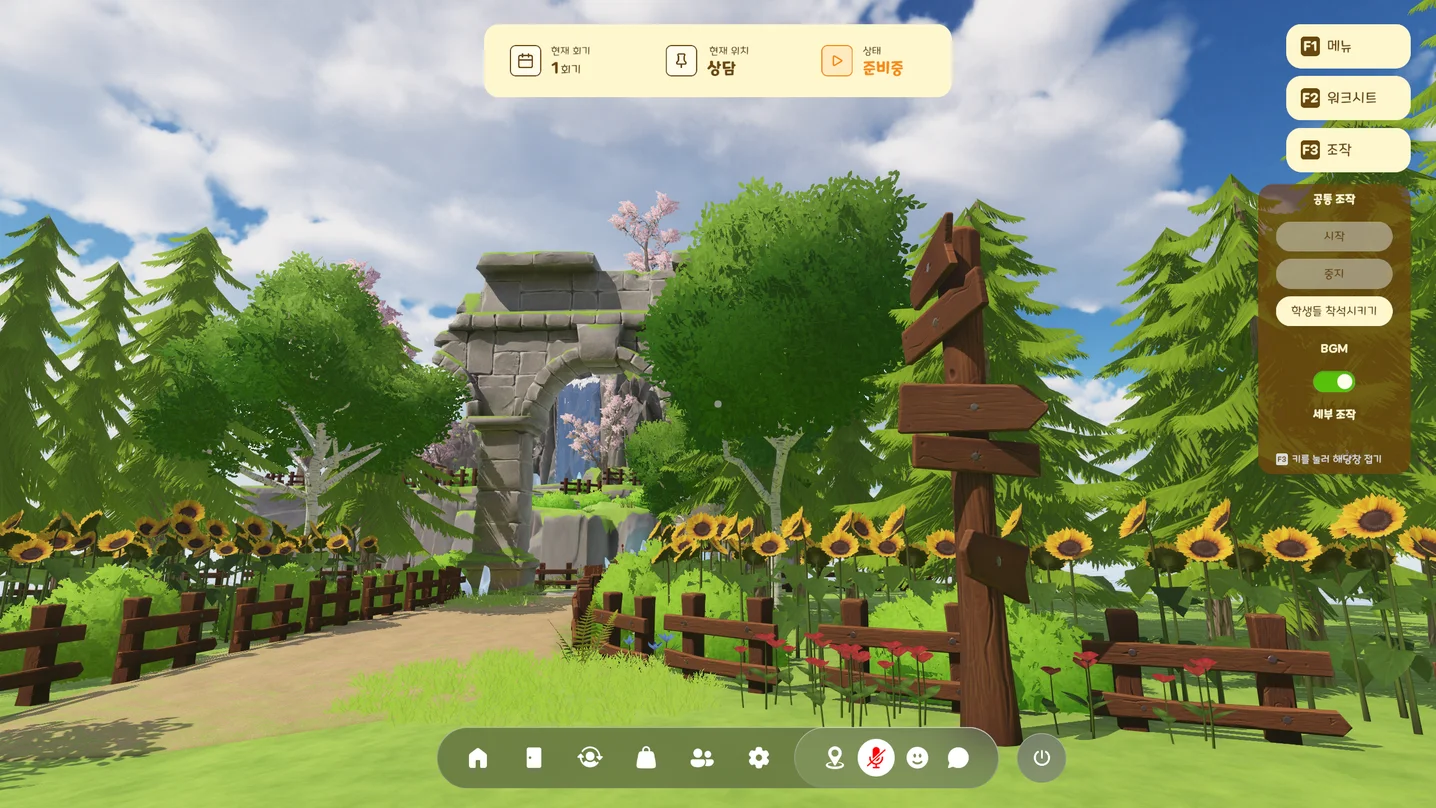Click the power button to exit

pos(1041,758)
